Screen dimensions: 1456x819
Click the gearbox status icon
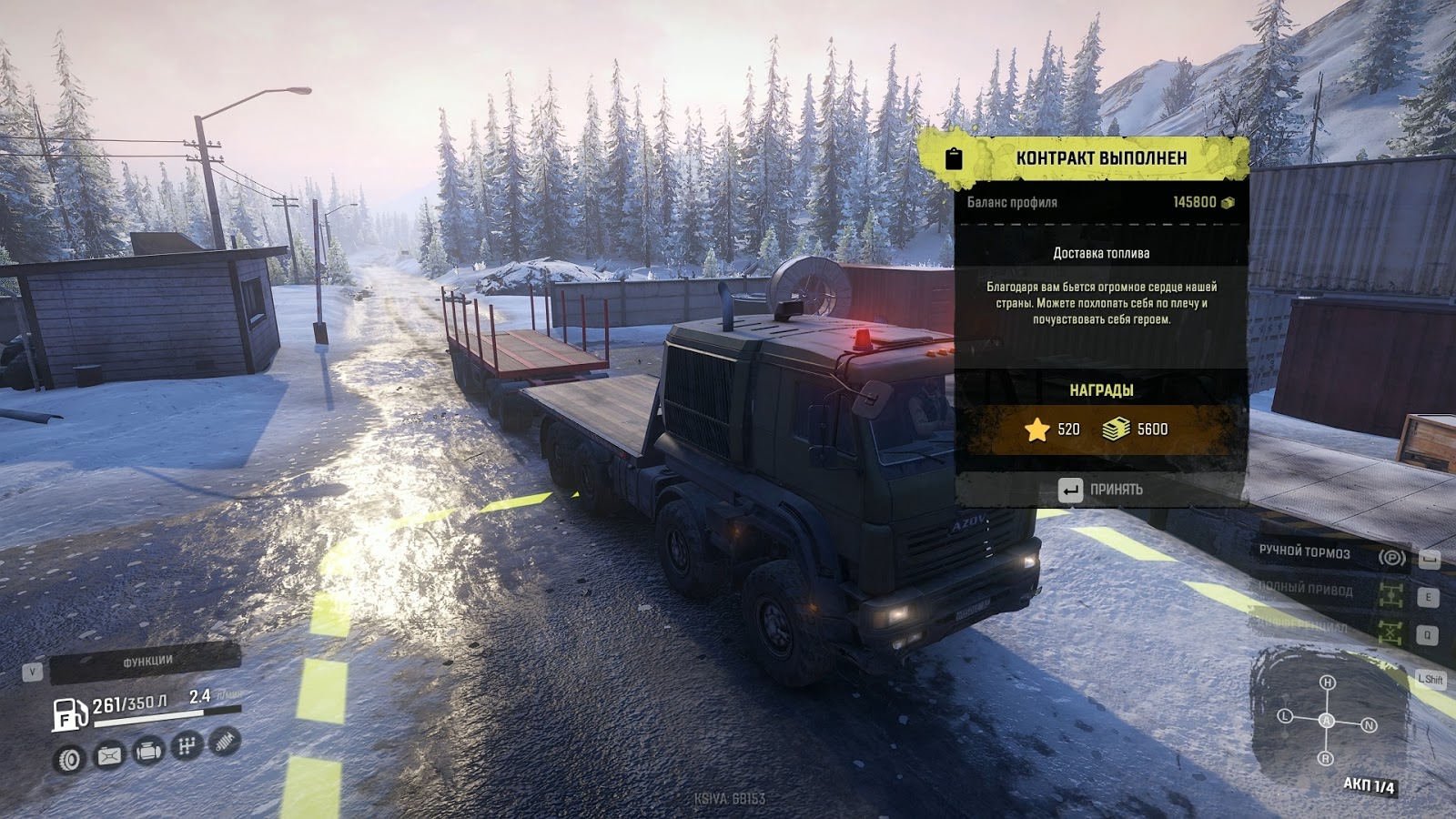click(187, 747)
